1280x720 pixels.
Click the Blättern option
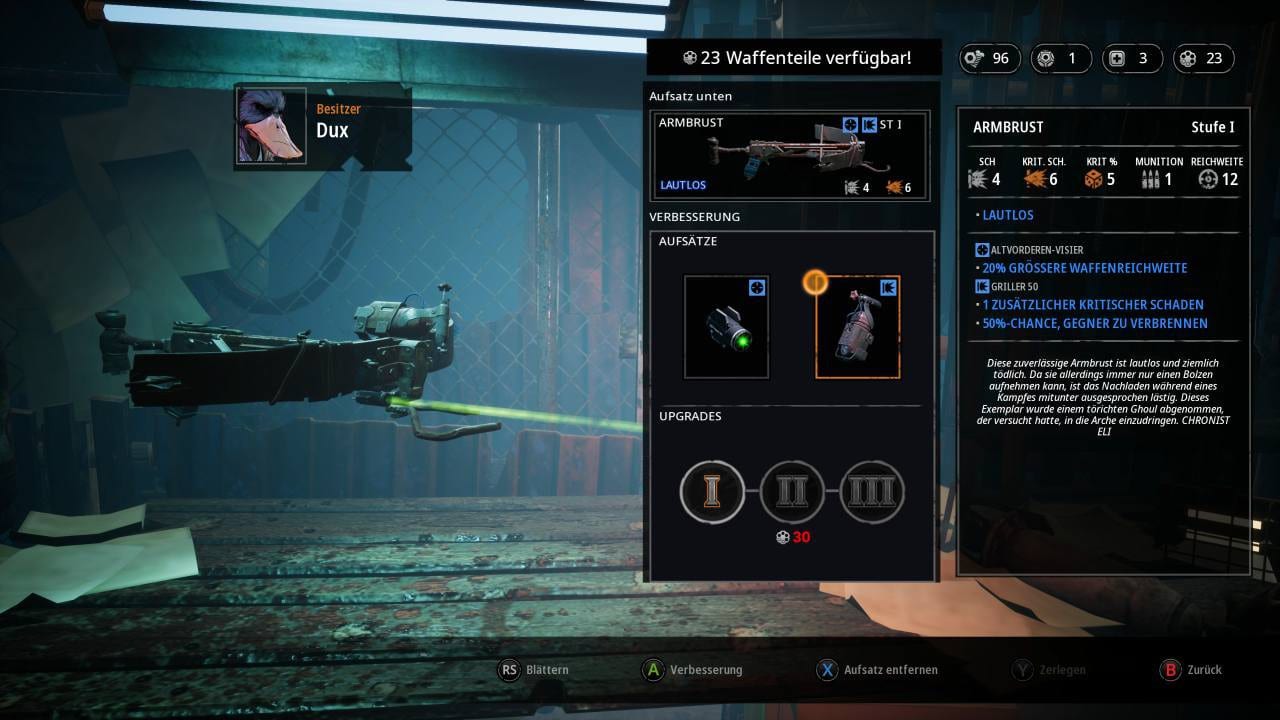point(534,670)
